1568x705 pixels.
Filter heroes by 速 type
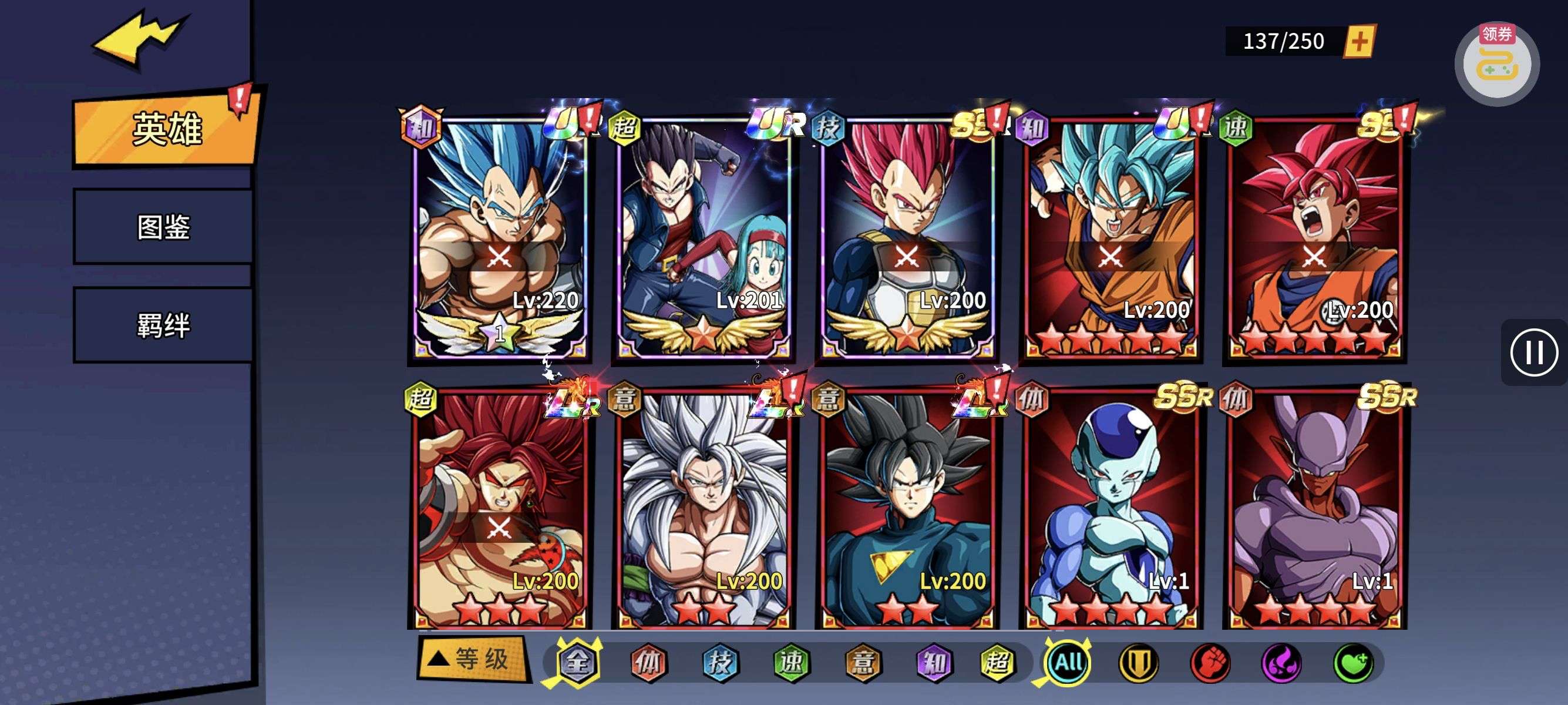click(x=791, y=662)
